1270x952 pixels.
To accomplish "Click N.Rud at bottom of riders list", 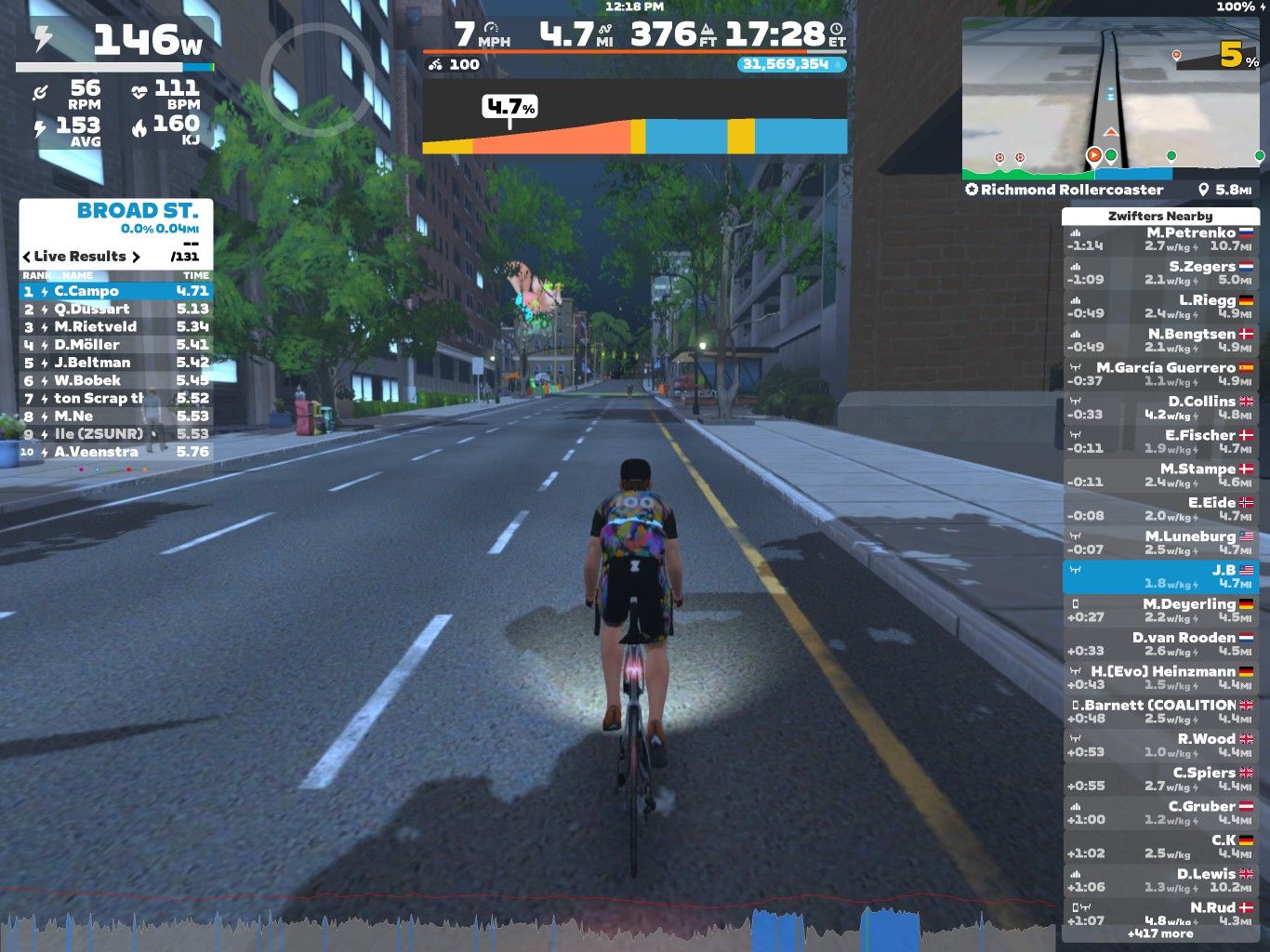I will (x=1159, y=913).
